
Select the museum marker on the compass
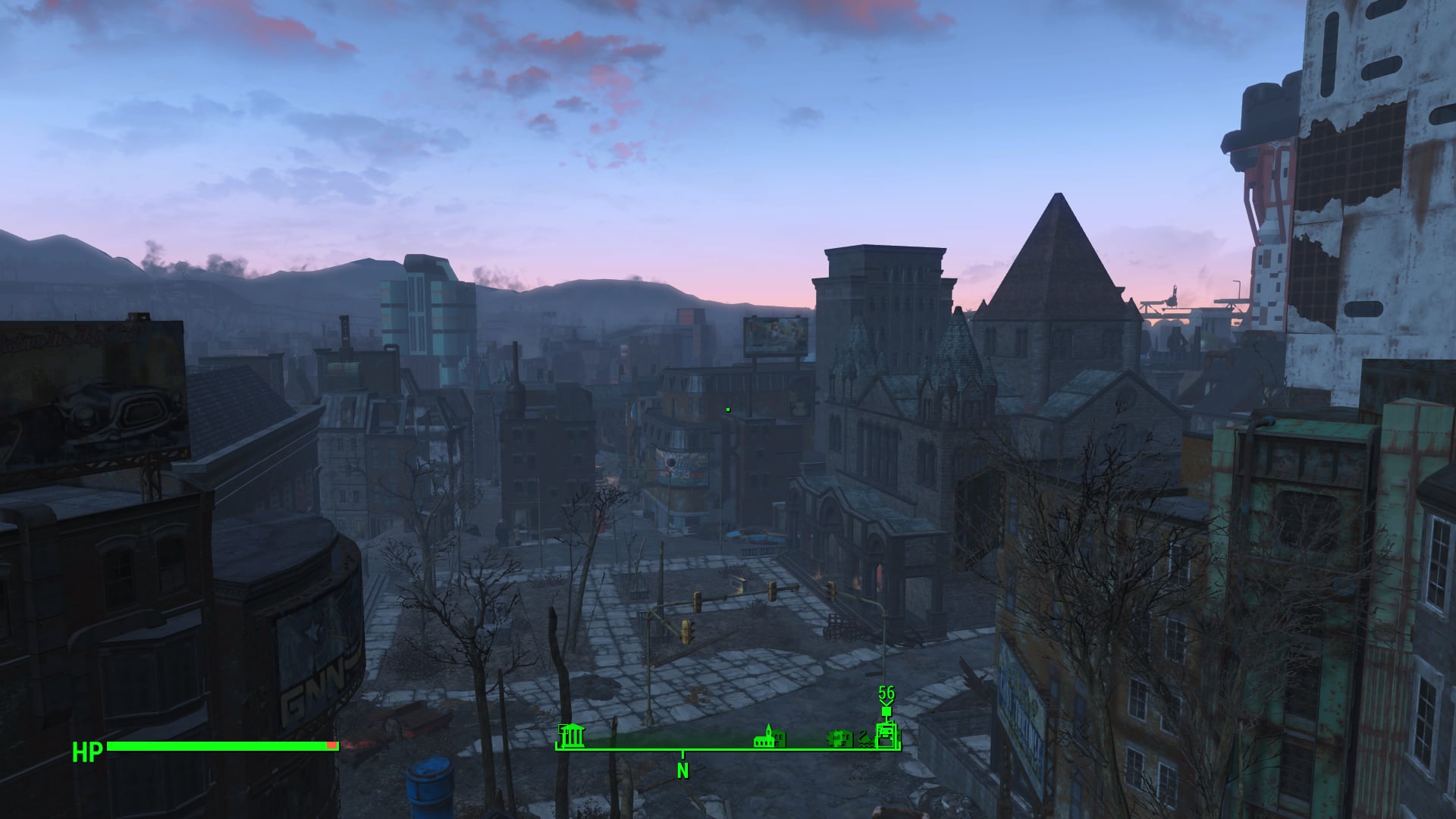tap(574, 737)
